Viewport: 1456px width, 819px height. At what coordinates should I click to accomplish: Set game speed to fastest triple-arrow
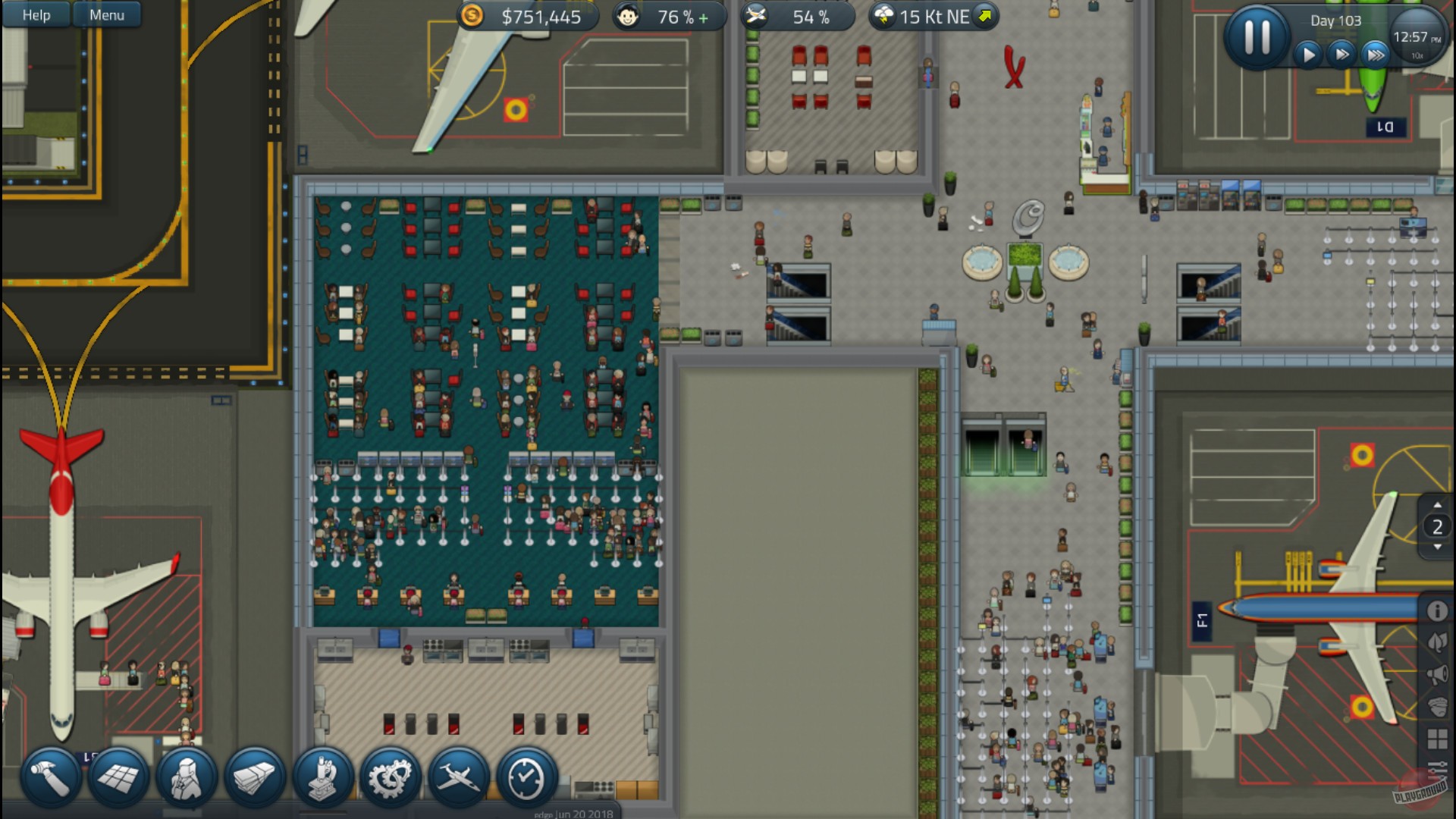pos(1376,54)
